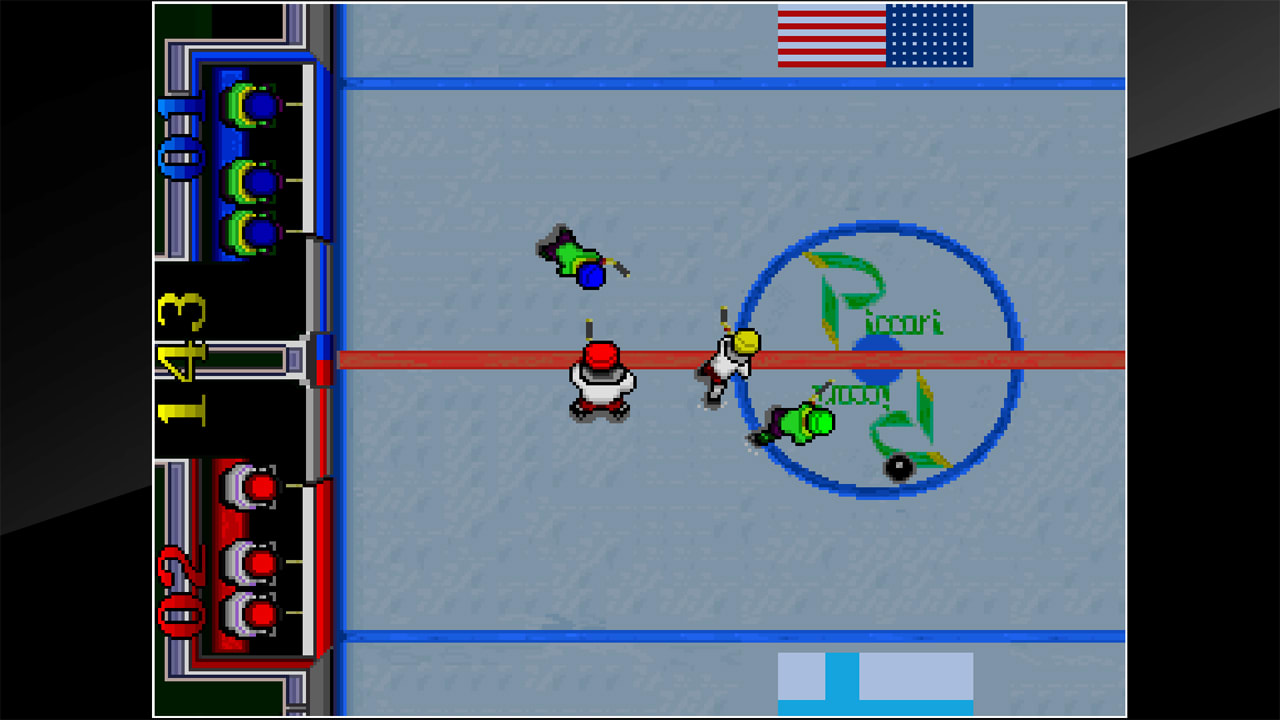Click the red center line
This screenshot has height=720, width=1280.
450,358
